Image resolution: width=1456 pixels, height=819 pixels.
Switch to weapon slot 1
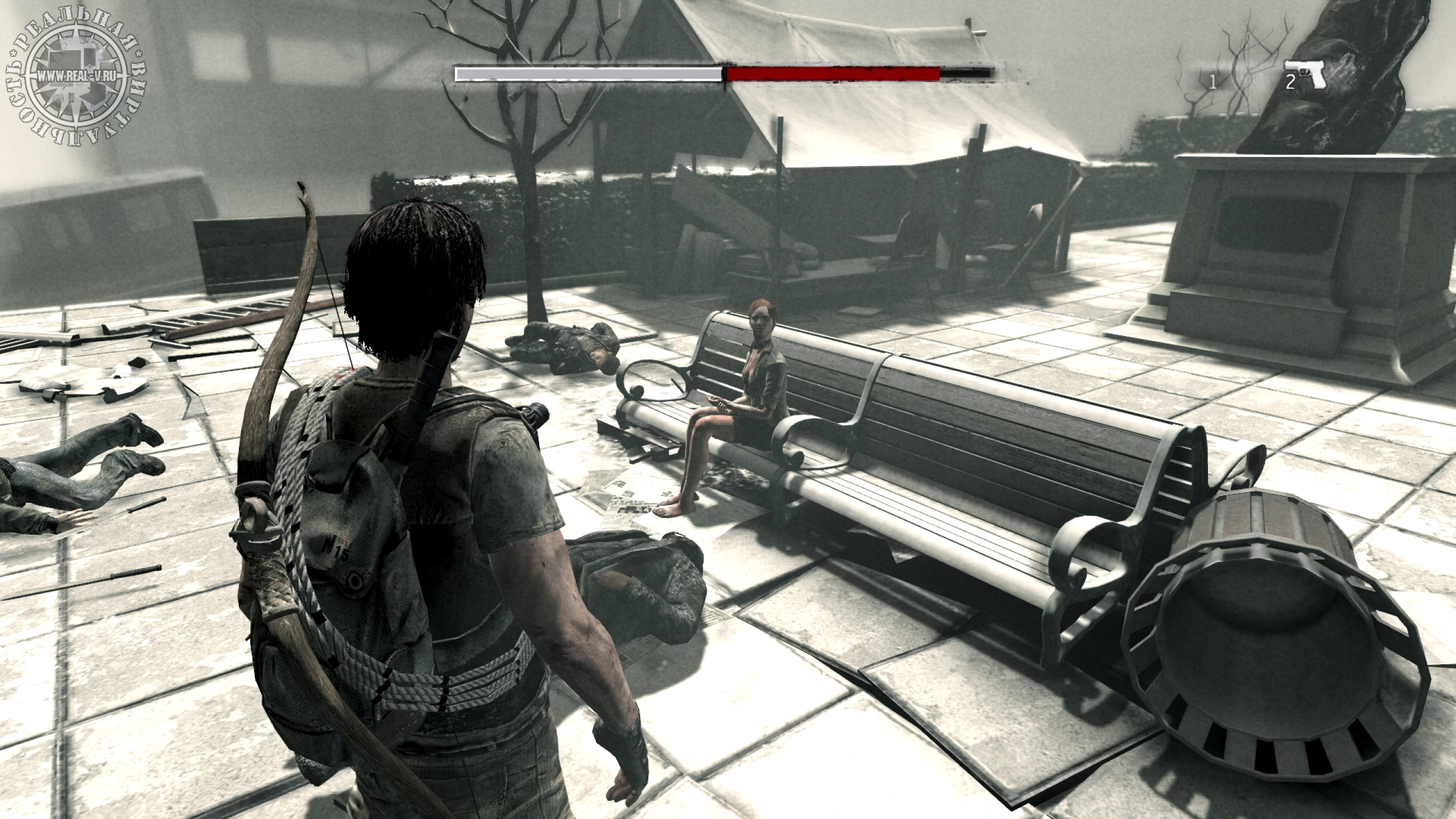(1212, 83)
